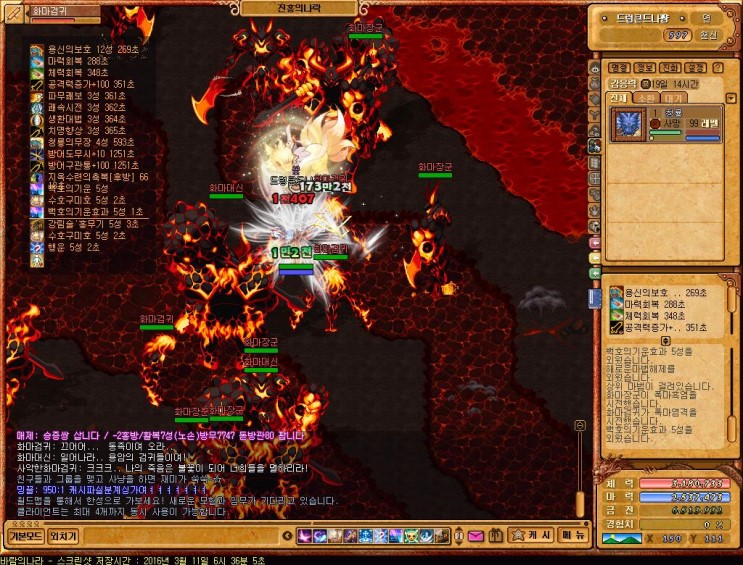Open the 정보 info button

645,68
